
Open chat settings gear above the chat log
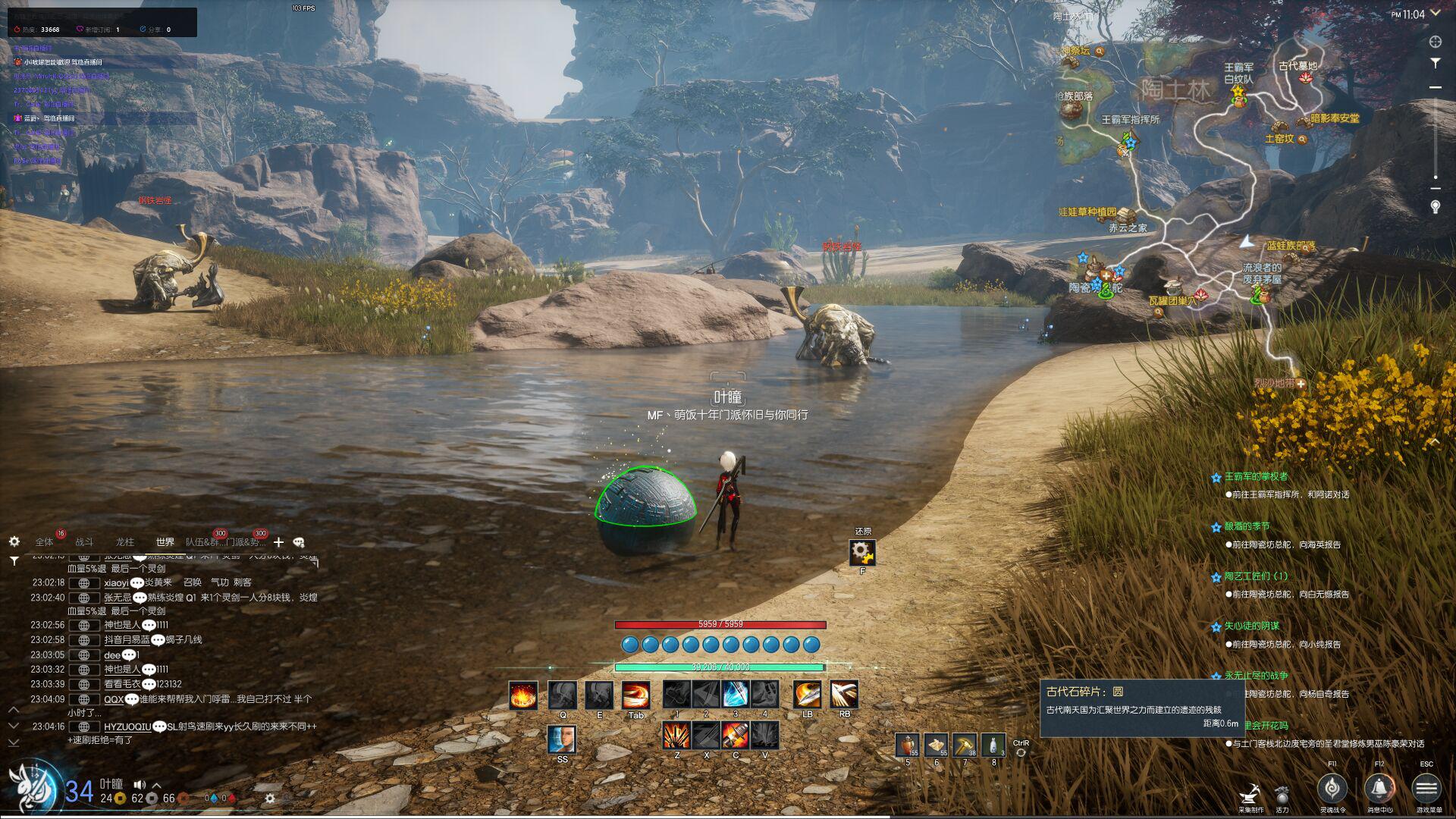pos(14,541)
